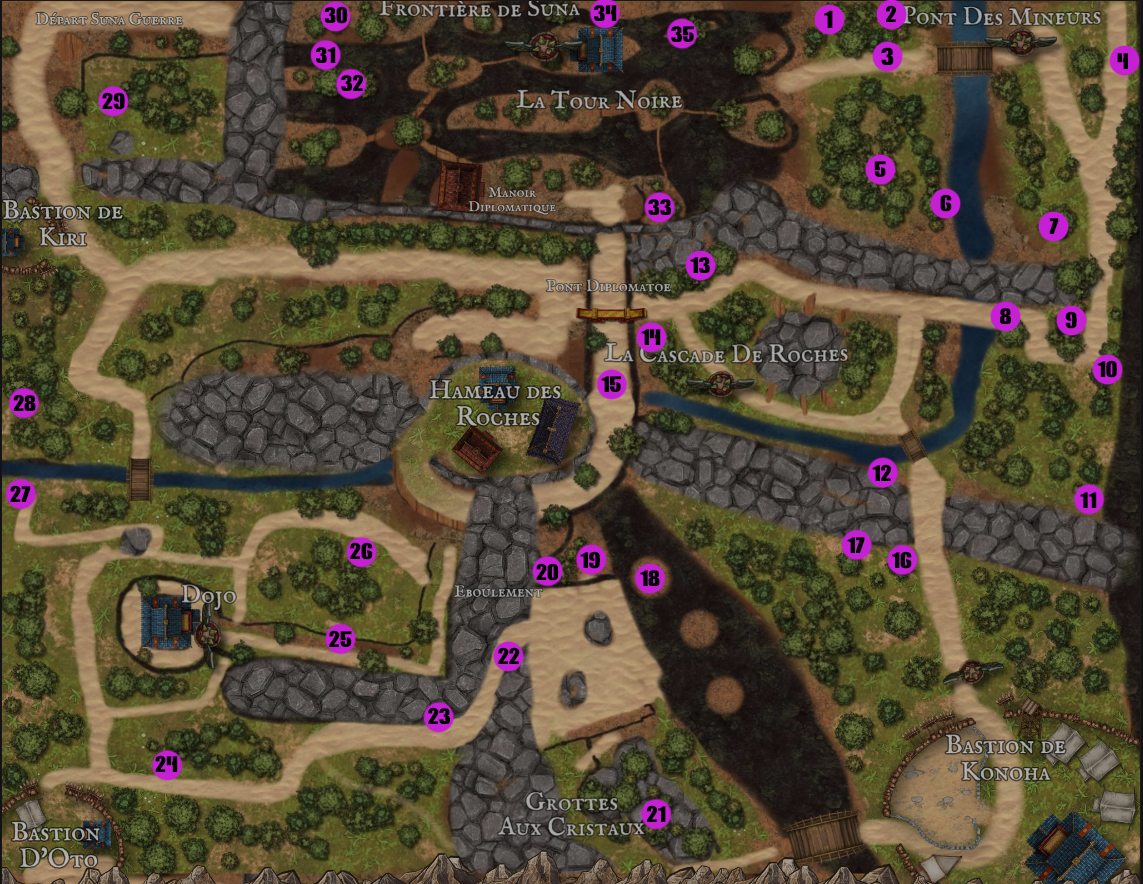This screenshot has height=884, width=1143.
Task: Open marker 10 on the map
Action: [1106, 369]
